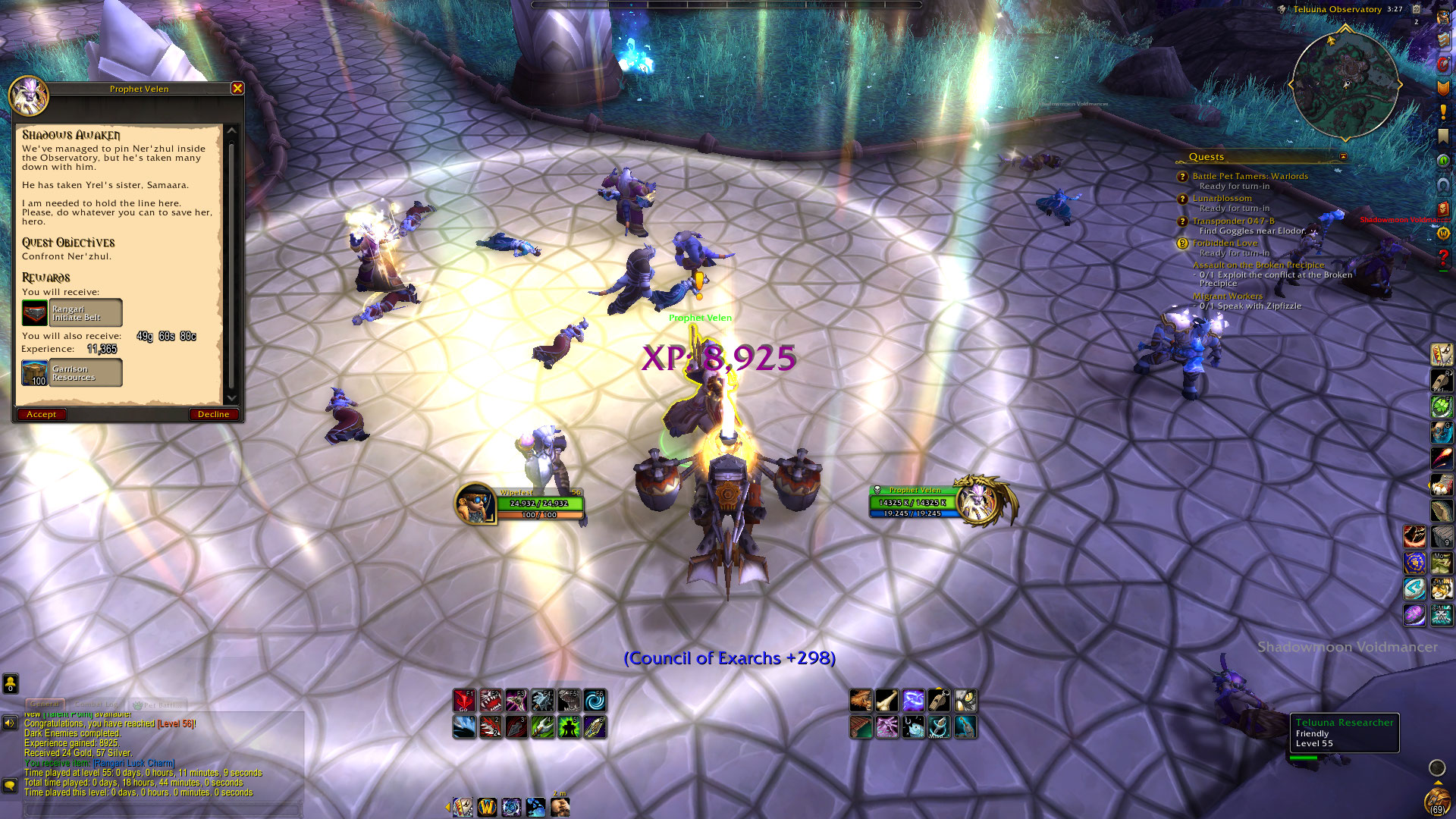Switch to the General chat tab
1456x819 pixels.
(x=45, y=704)
